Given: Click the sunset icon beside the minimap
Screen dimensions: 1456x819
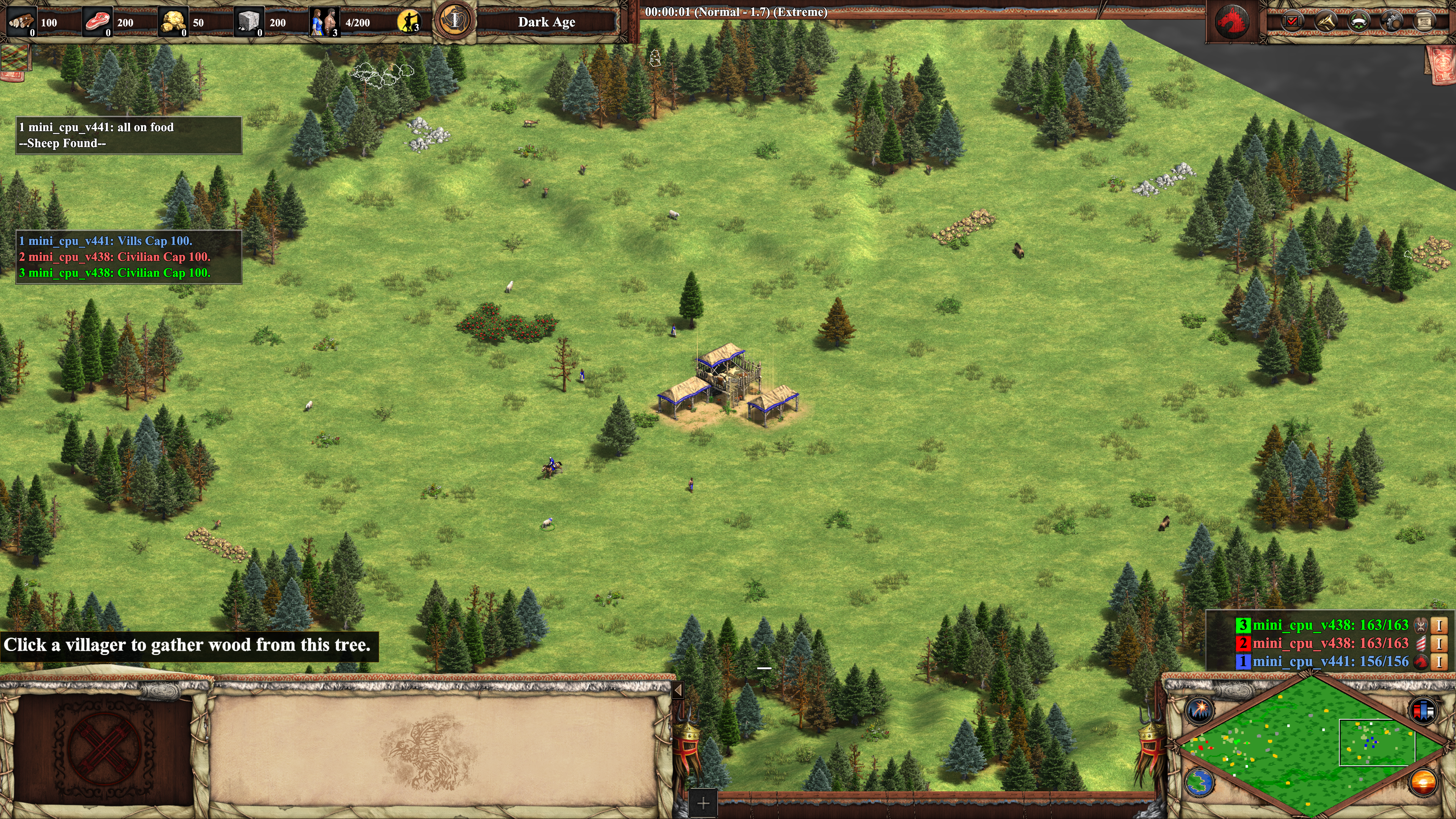Looking at the screenshot, I should [1423, 782].
